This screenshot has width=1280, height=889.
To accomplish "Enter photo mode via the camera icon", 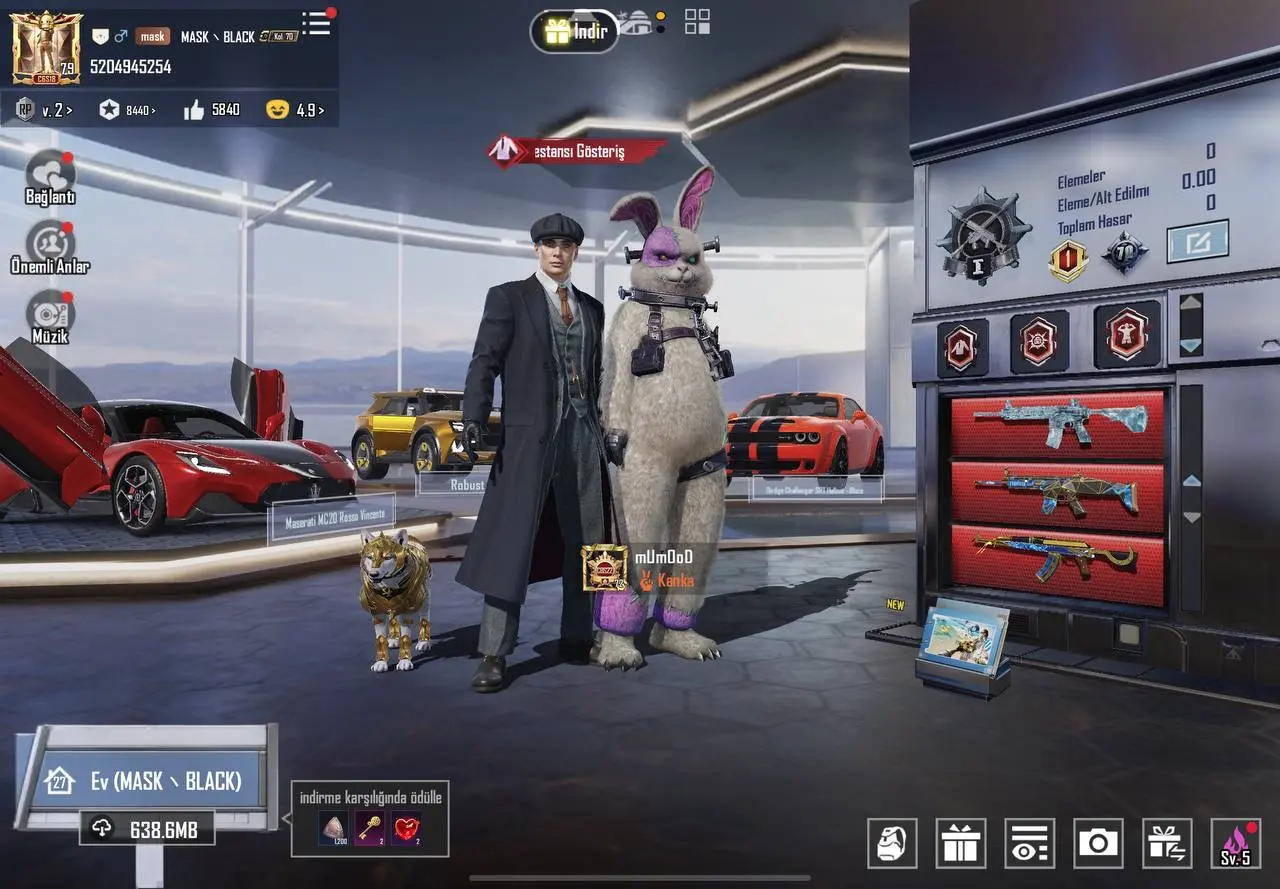I will click(1098, 843).
